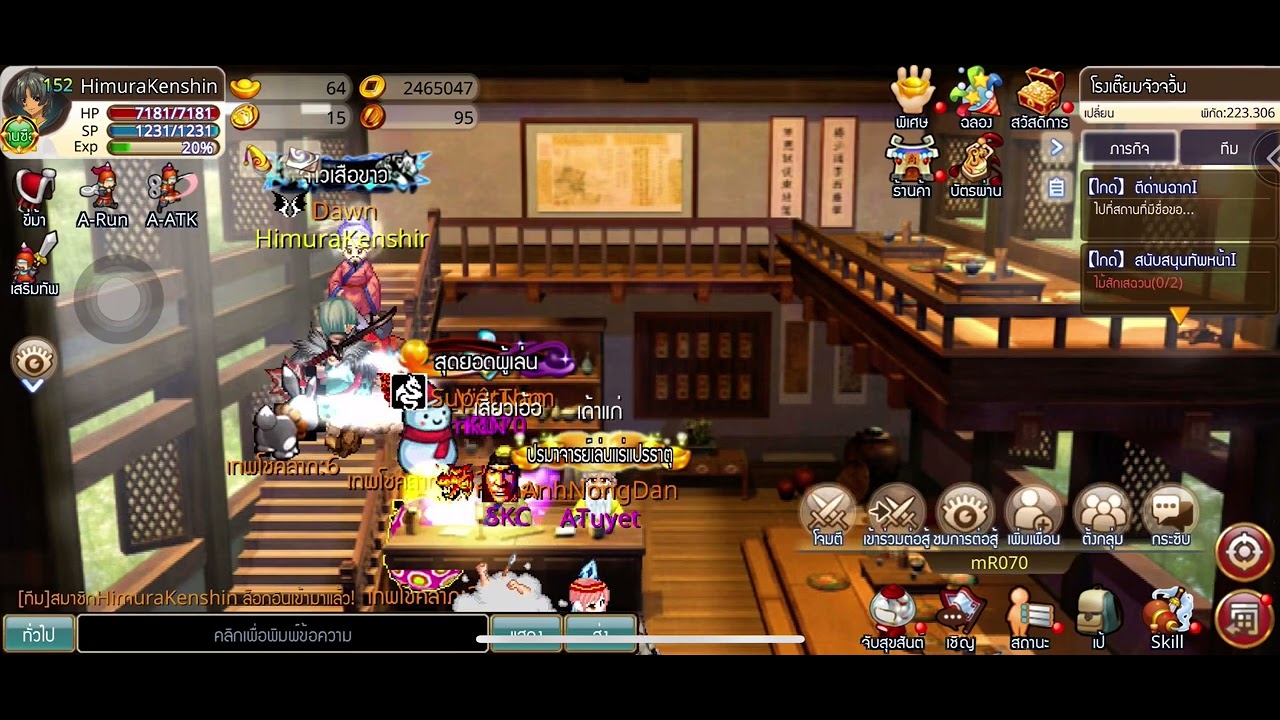
Task: Open the สถานะ status screen
Action: coord(1029,618)
